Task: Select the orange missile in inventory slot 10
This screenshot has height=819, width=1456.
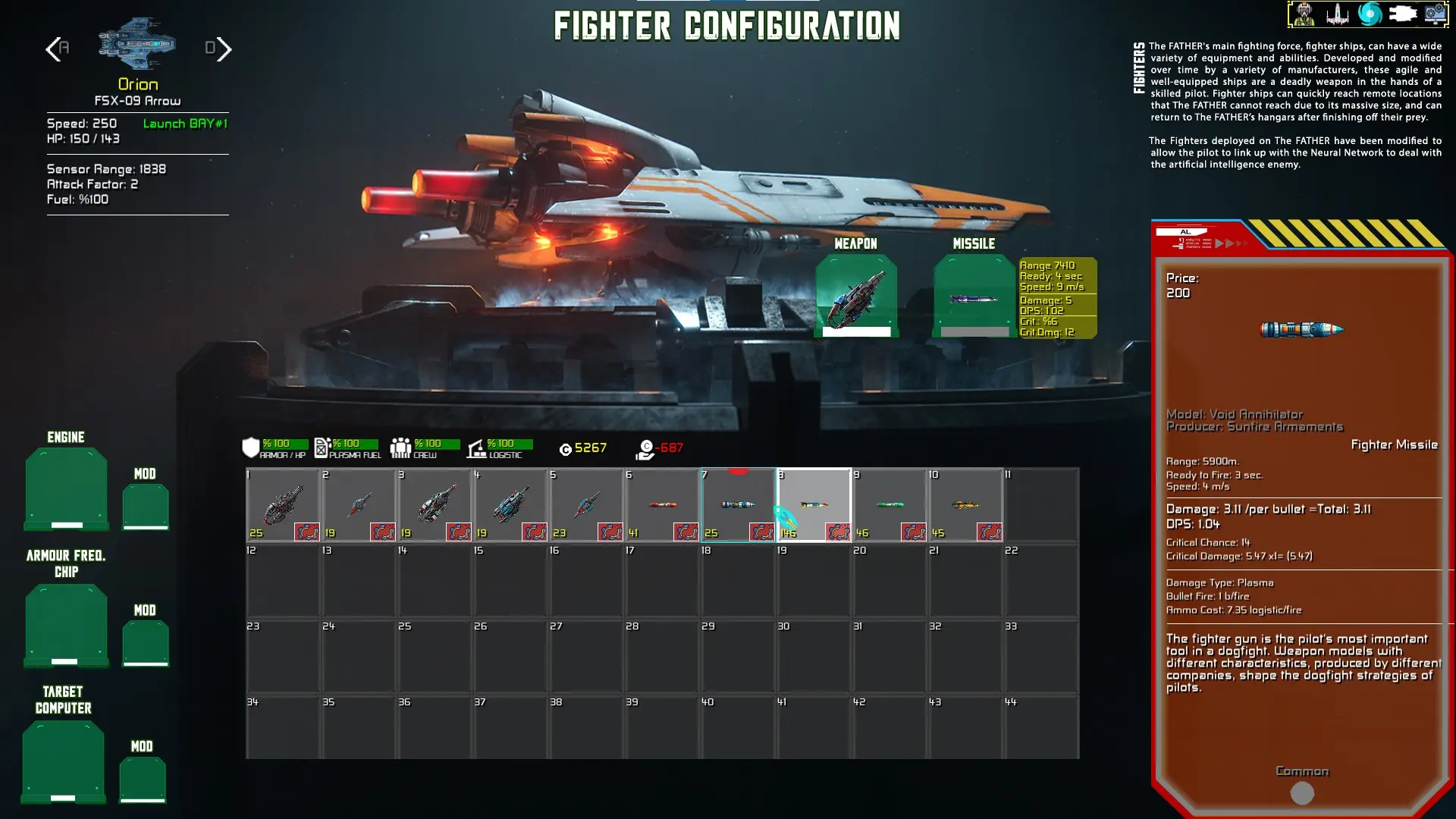Action: (965, 504)
